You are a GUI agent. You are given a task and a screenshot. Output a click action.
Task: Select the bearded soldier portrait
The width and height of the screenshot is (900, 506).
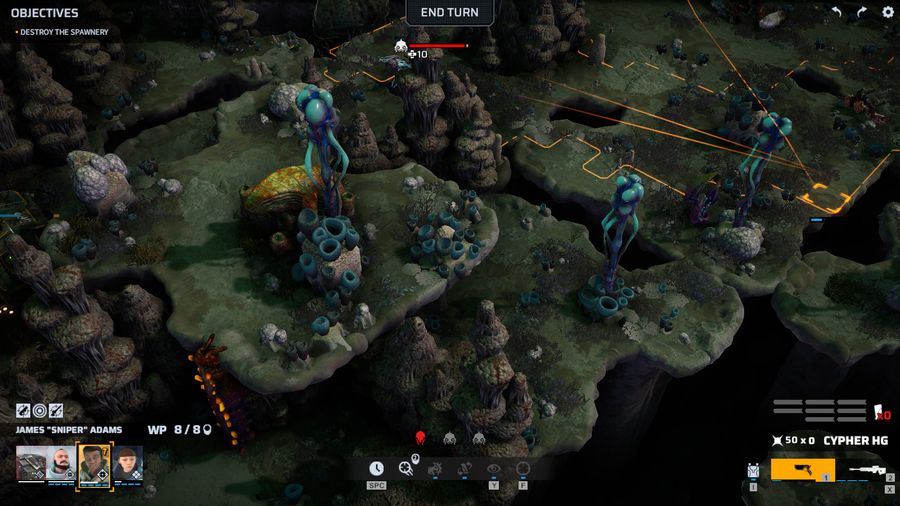[61, 464]
